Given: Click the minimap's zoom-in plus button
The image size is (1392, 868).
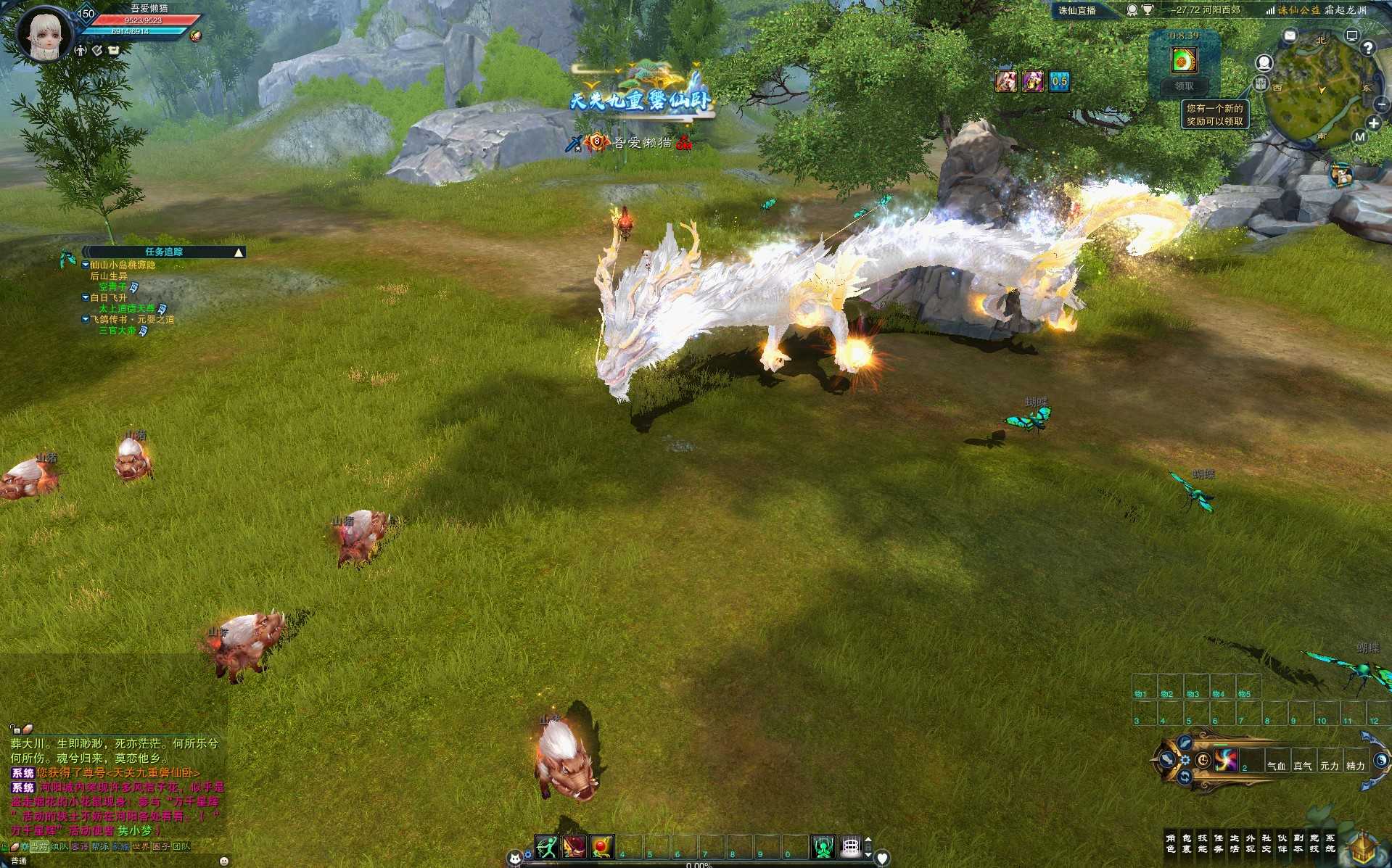Looking at the screenshot, I should coord(1373,123).
